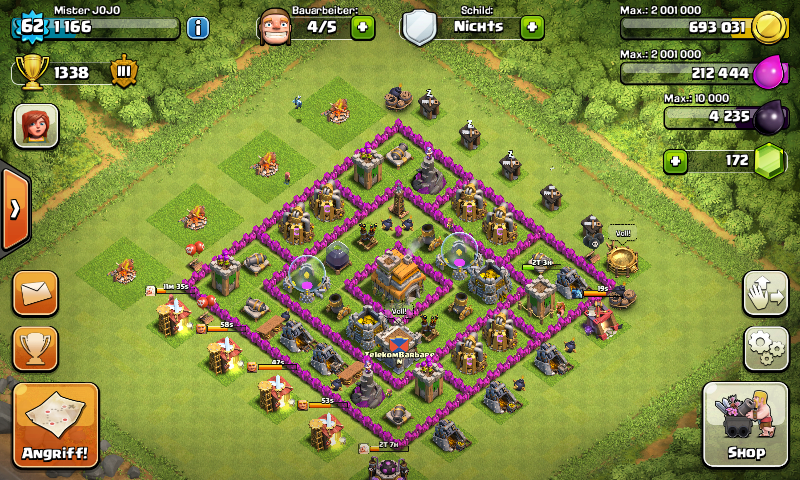
Task: Add a shield with the plus button
Action: click(532, 27)
